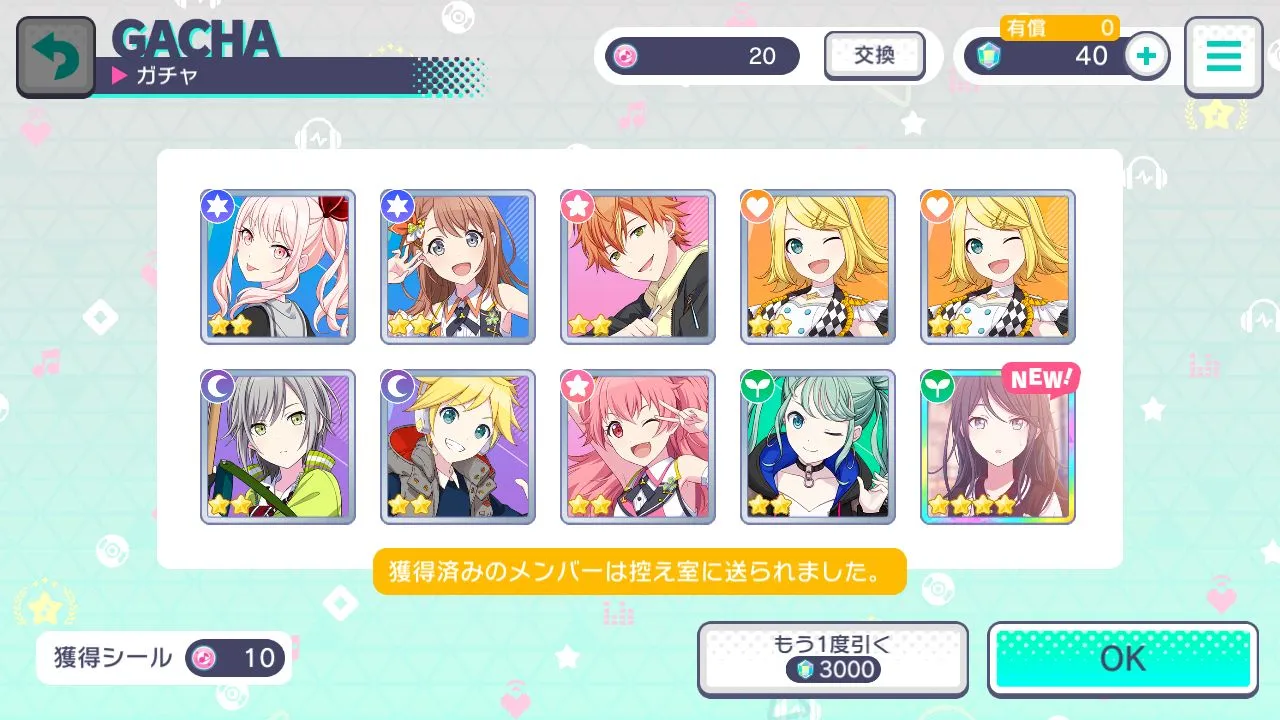
Task: Open the 交換 exchange screen
Action: 874,56
